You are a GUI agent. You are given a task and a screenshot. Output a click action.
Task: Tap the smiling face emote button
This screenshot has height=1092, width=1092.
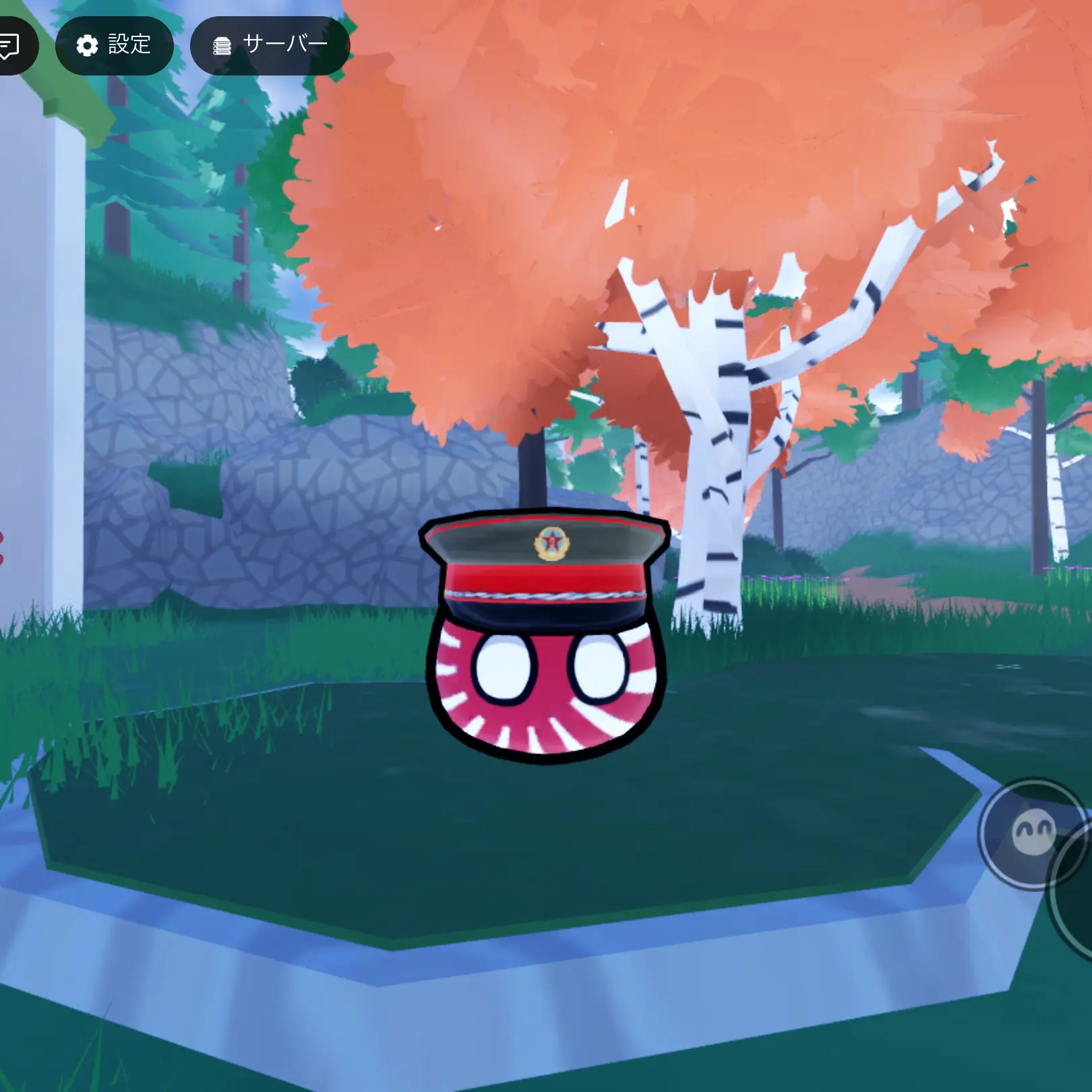point(1032,834)
